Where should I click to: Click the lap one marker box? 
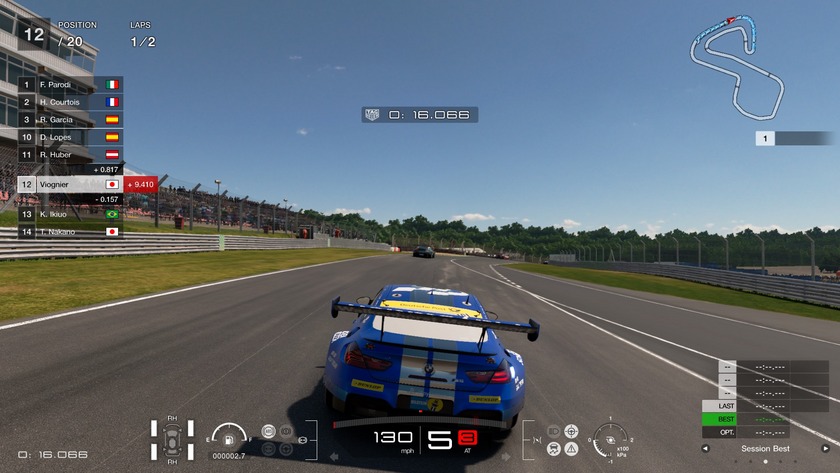(x=765, y=139)
